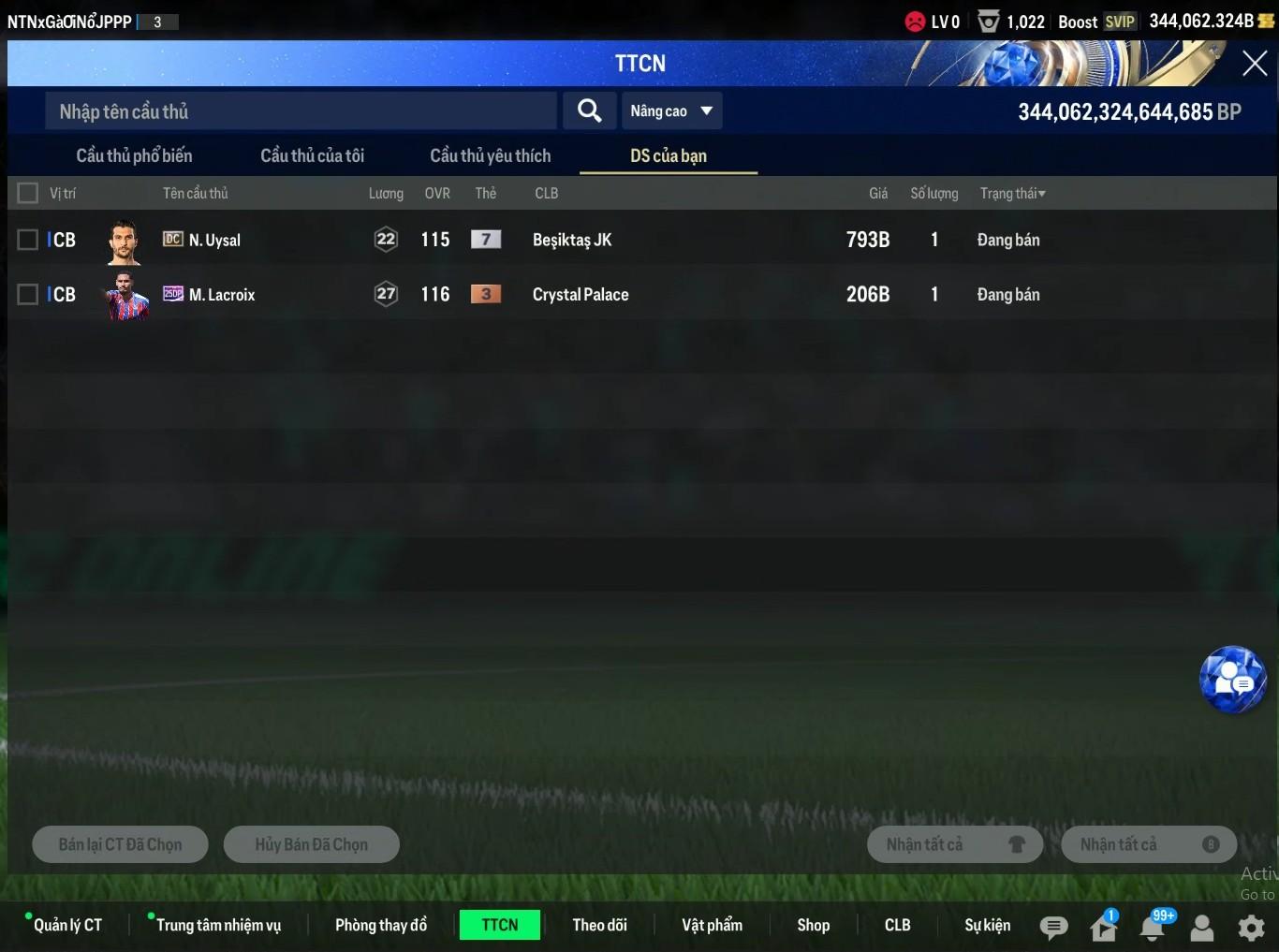Image resolution: width=1279 pixels, height=952 pixels.
Task: Click the magnifying glass search button
Action: (589, 111)
